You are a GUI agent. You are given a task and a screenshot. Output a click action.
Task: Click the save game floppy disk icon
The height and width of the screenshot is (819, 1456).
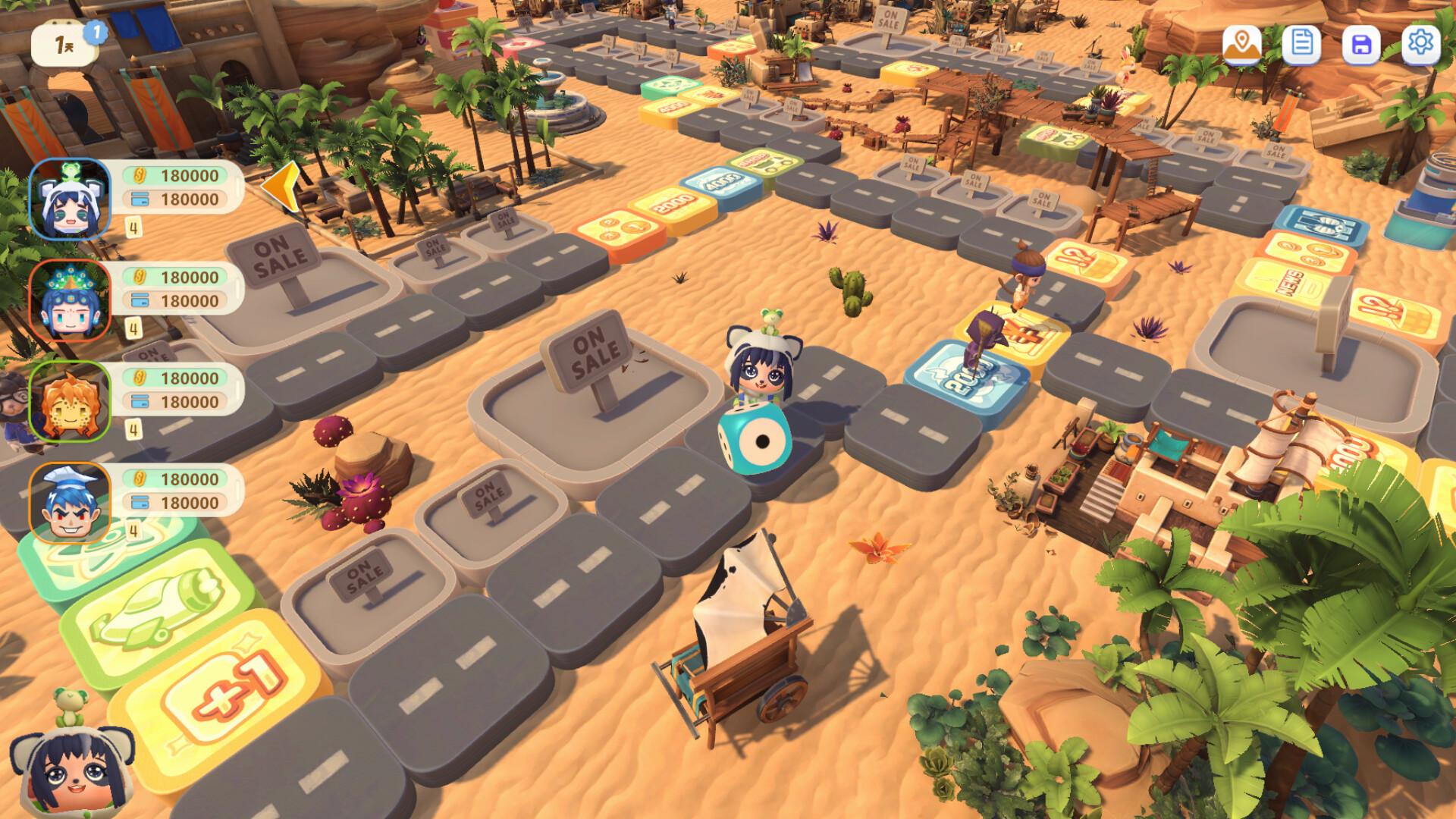pyautogui.click(x=1361, y=44)
